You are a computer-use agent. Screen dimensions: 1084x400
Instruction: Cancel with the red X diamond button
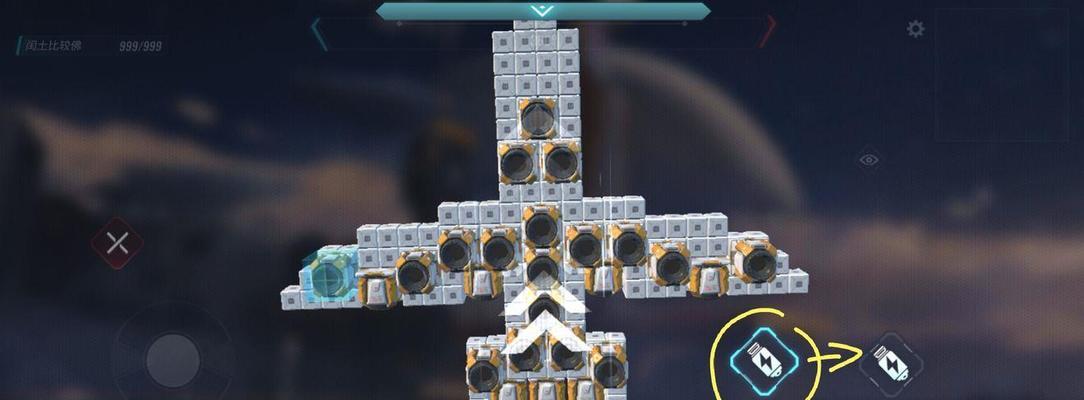click(117, 243)
